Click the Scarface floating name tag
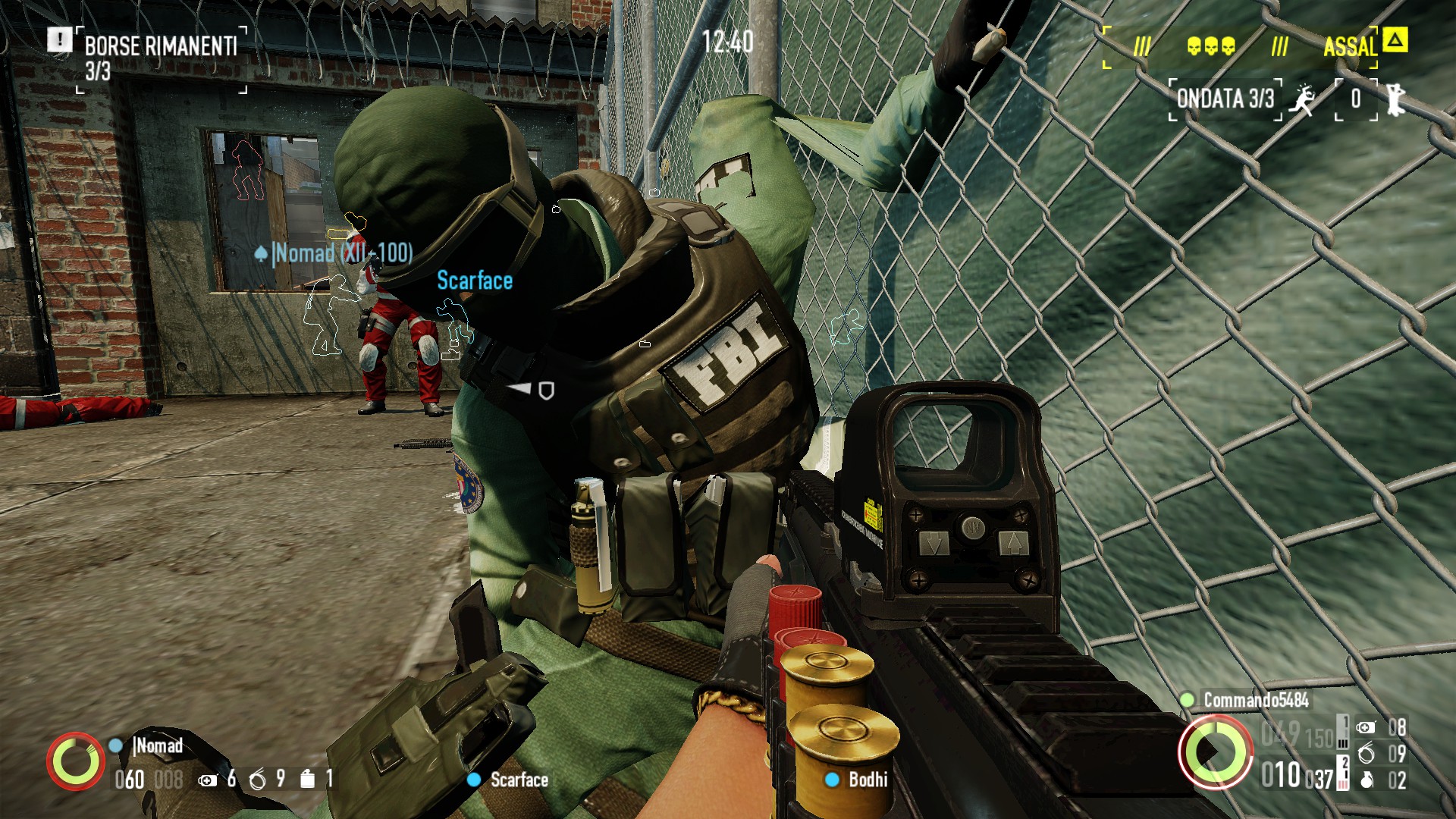Viewport: 1456px width, 819px height. point(475,281)
